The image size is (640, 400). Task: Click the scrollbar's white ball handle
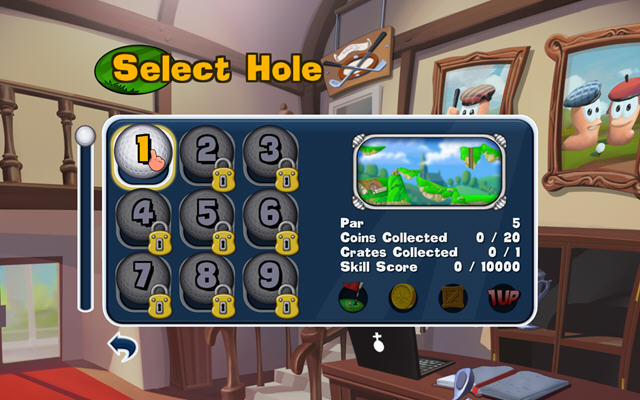click(x=86, y=136)
